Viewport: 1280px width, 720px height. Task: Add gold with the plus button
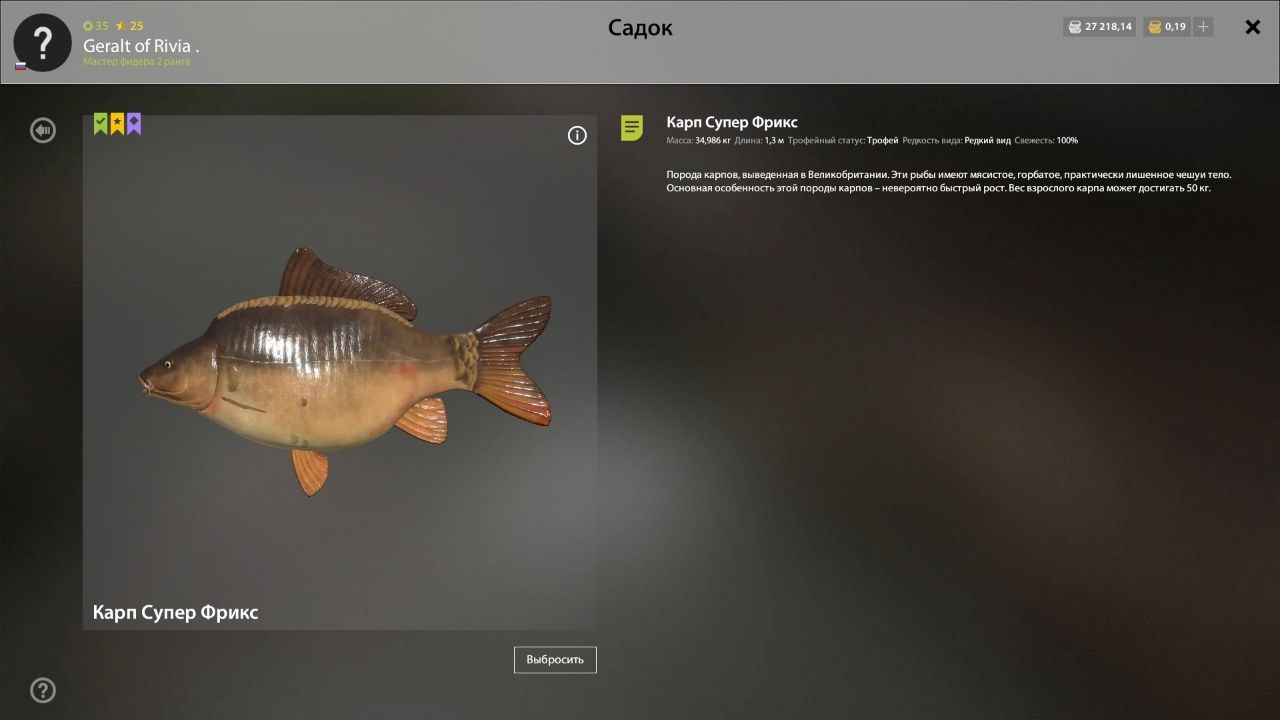(x=1203, y=27)
